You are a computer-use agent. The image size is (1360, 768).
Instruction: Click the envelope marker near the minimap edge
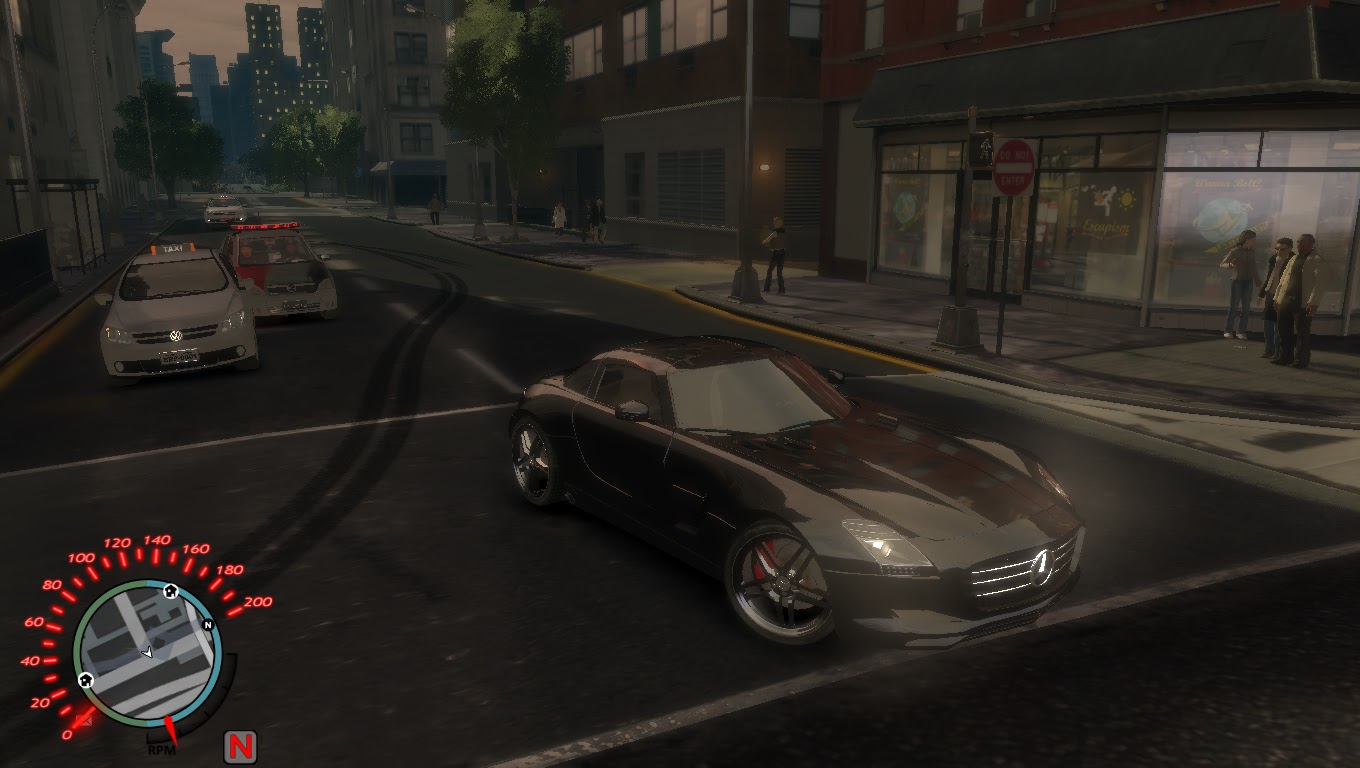click(86, 718)
